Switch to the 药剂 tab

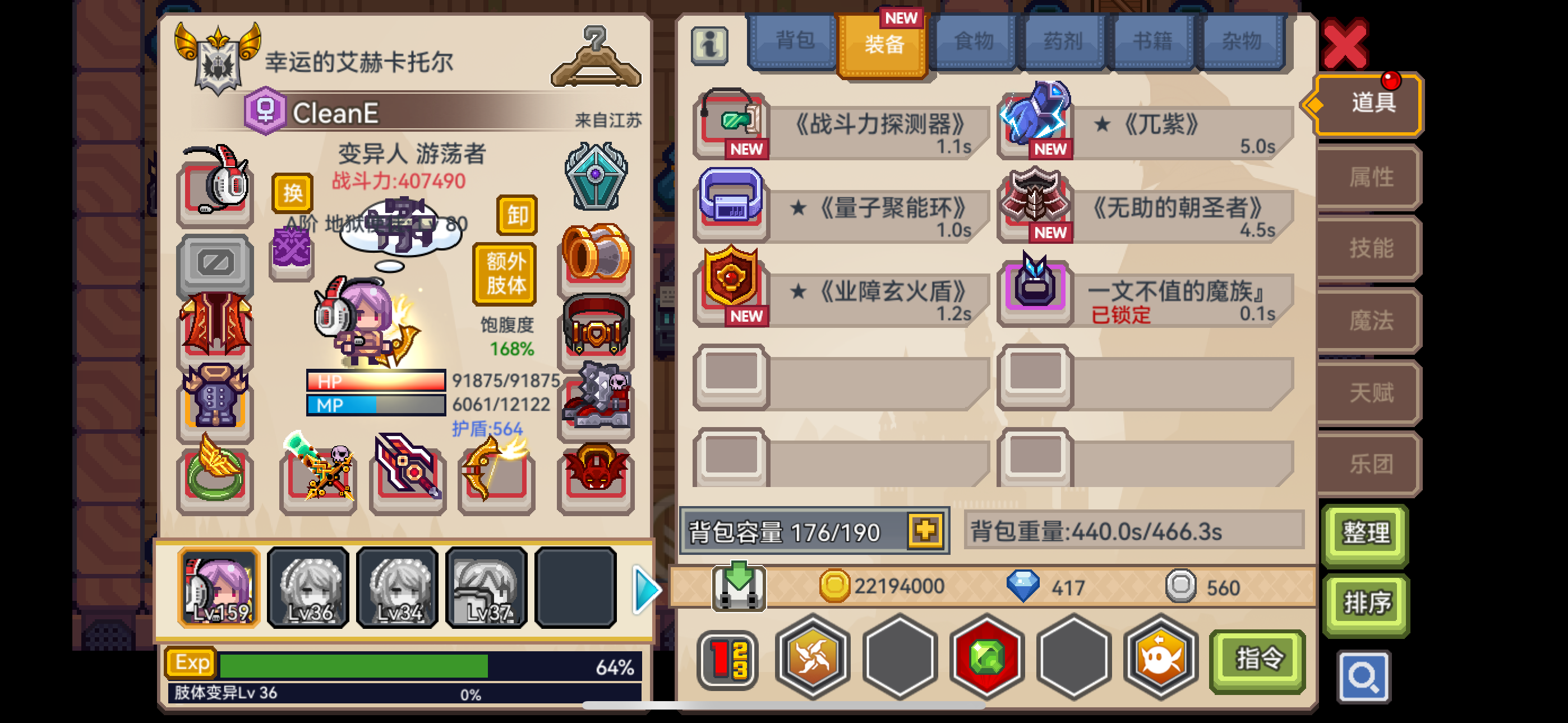click(x=1063, y=40)
